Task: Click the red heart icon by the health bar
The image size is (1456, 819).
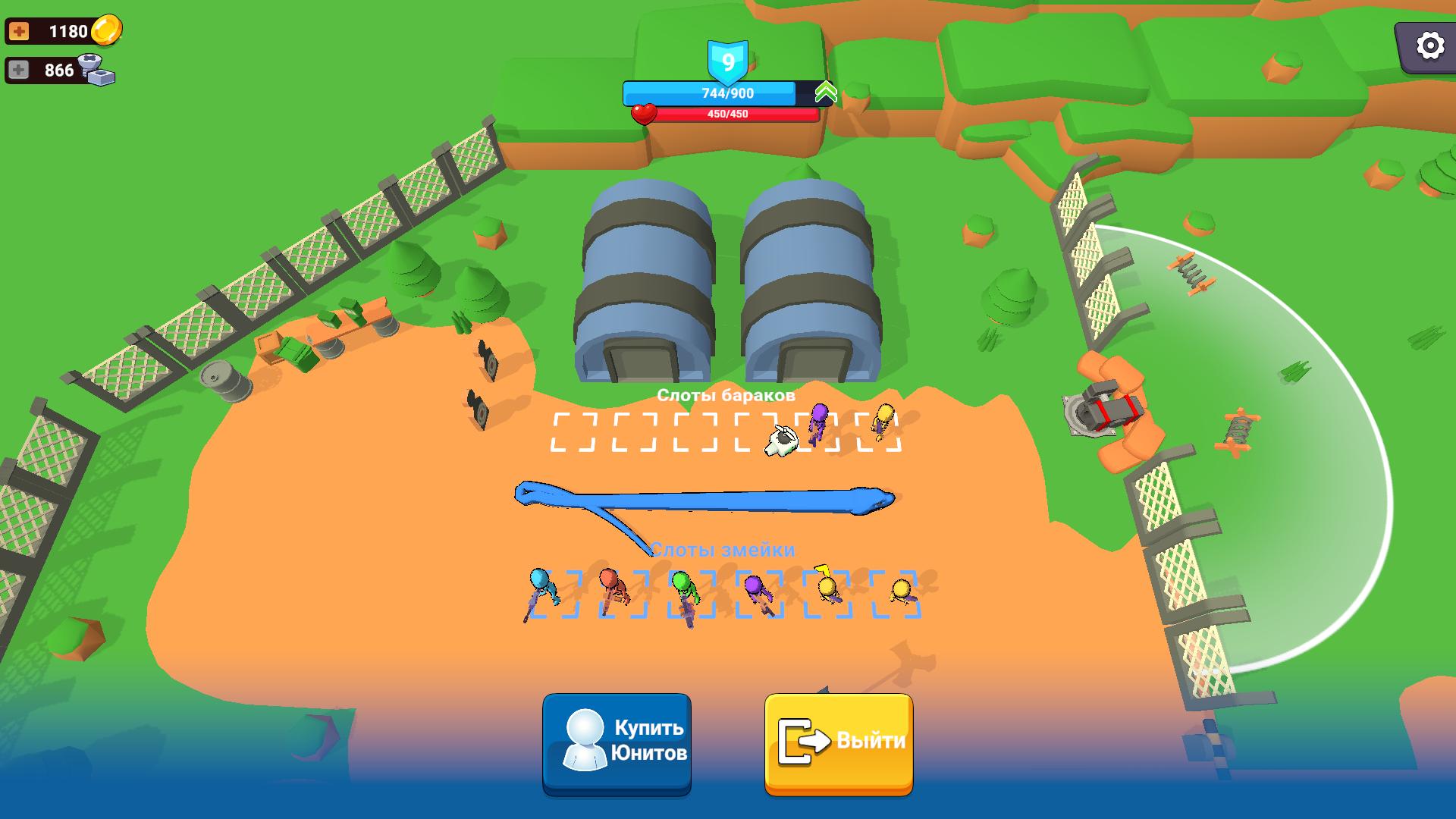Action: 644,115
